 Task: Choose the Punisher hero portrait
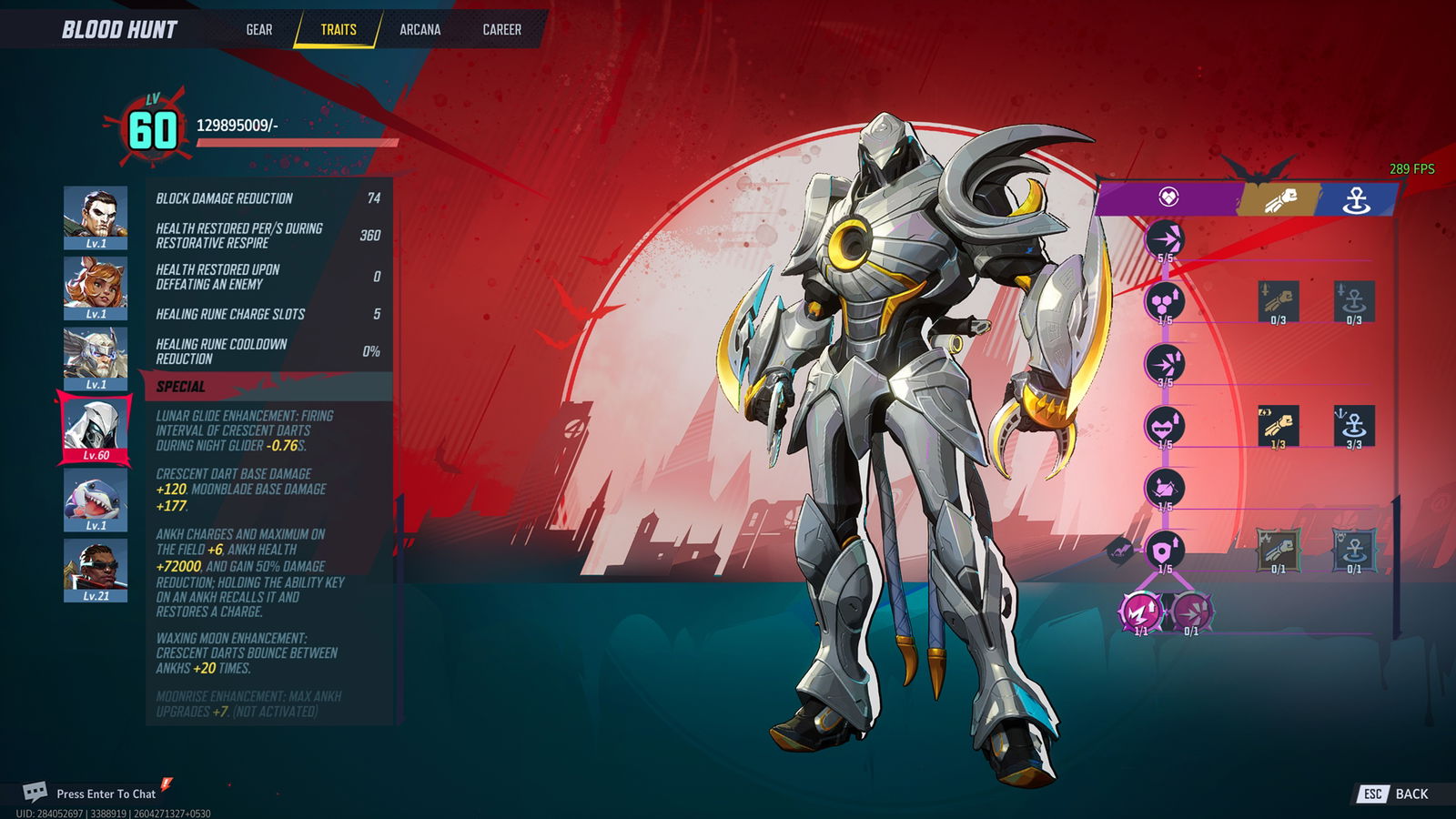tap(96, 217)
